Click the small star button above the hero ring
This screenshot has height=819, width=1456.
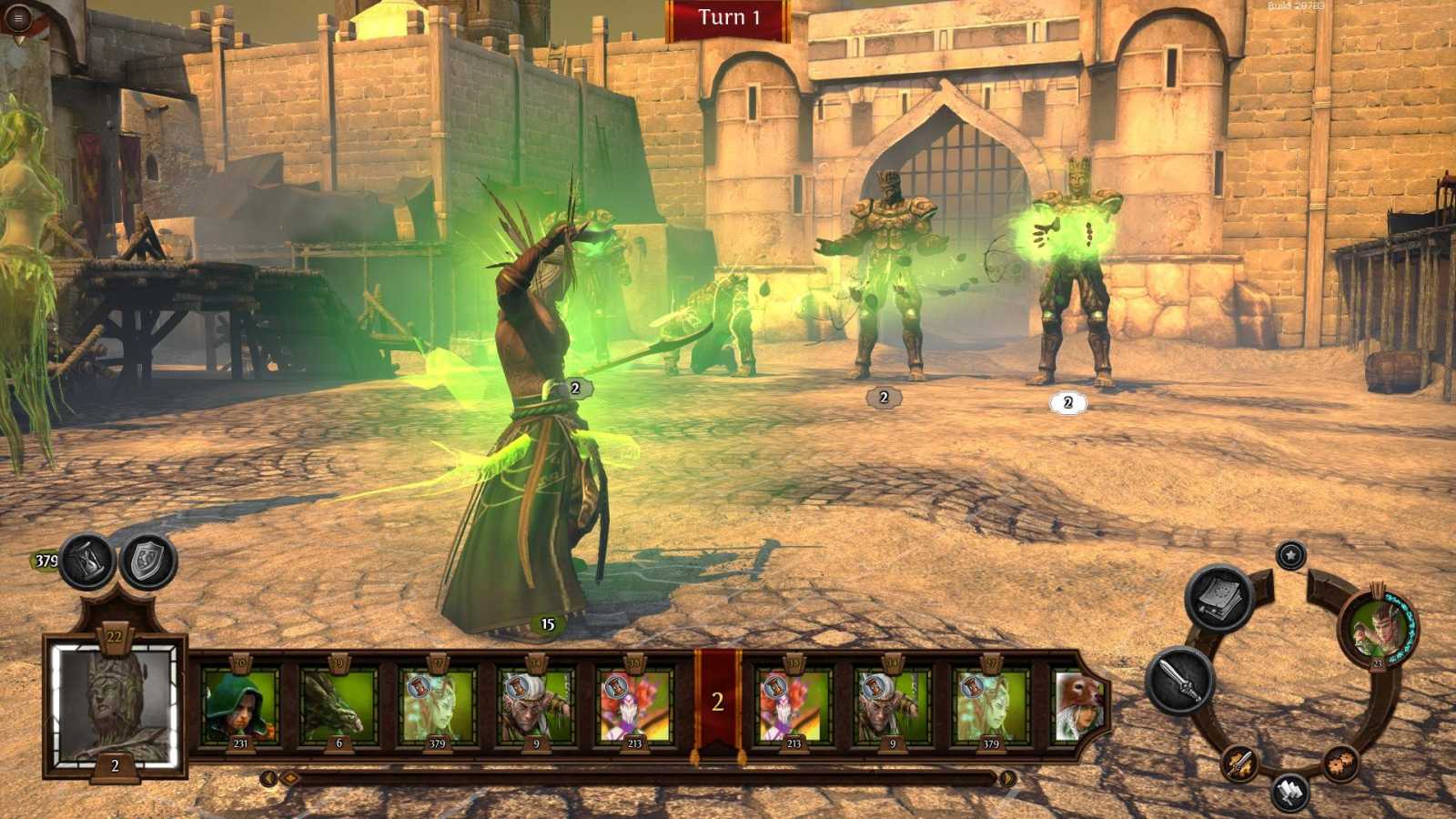tap(1290, 555)
